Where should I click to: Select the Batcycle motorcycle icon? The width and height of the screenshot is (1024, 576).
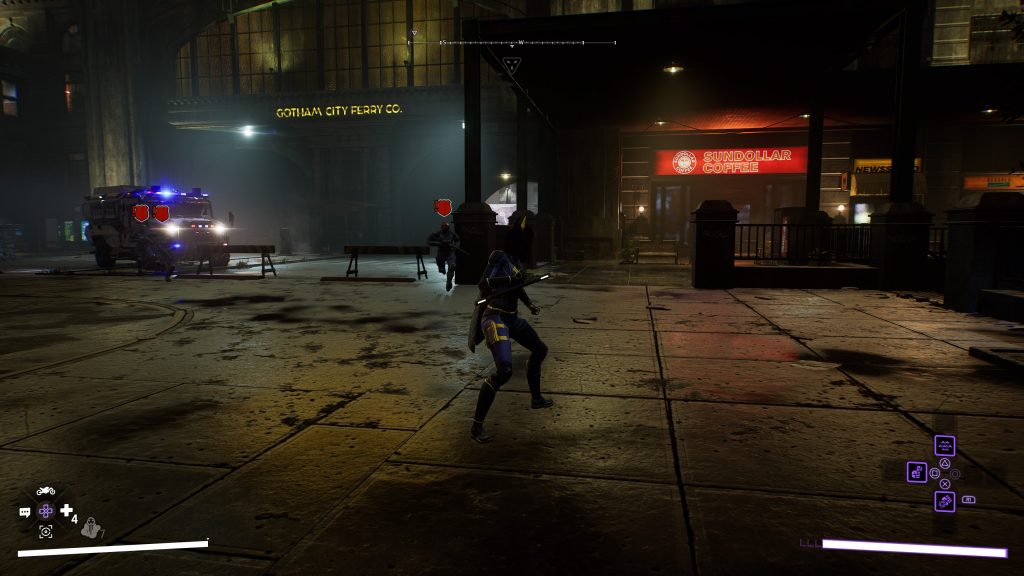(x=45, y=491)
